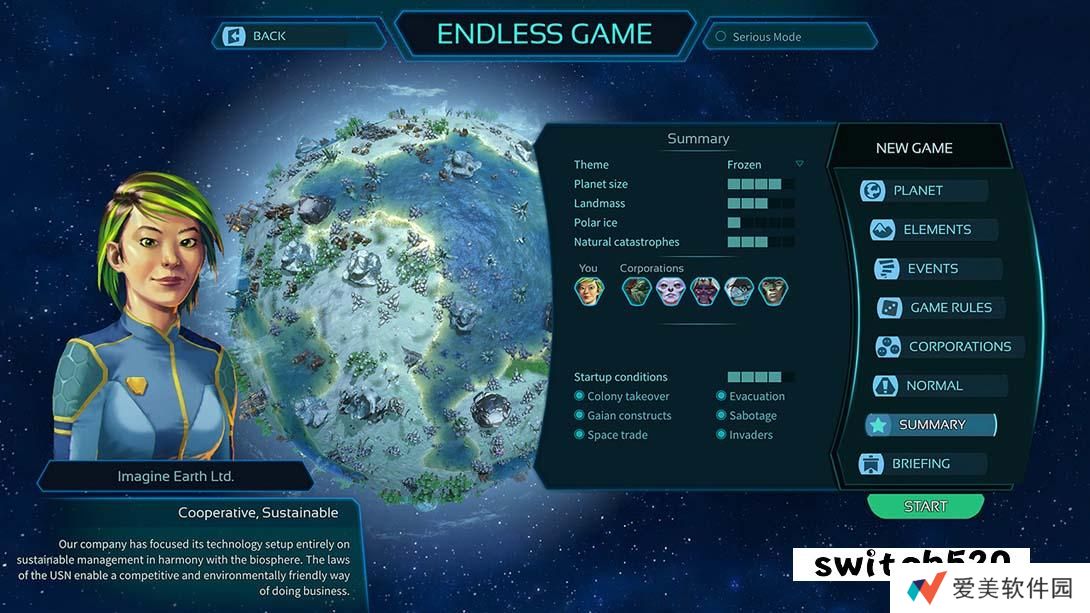Click the green START button
The height and width of the screenshot is (613, 1090).
click(x=925, y=506)
